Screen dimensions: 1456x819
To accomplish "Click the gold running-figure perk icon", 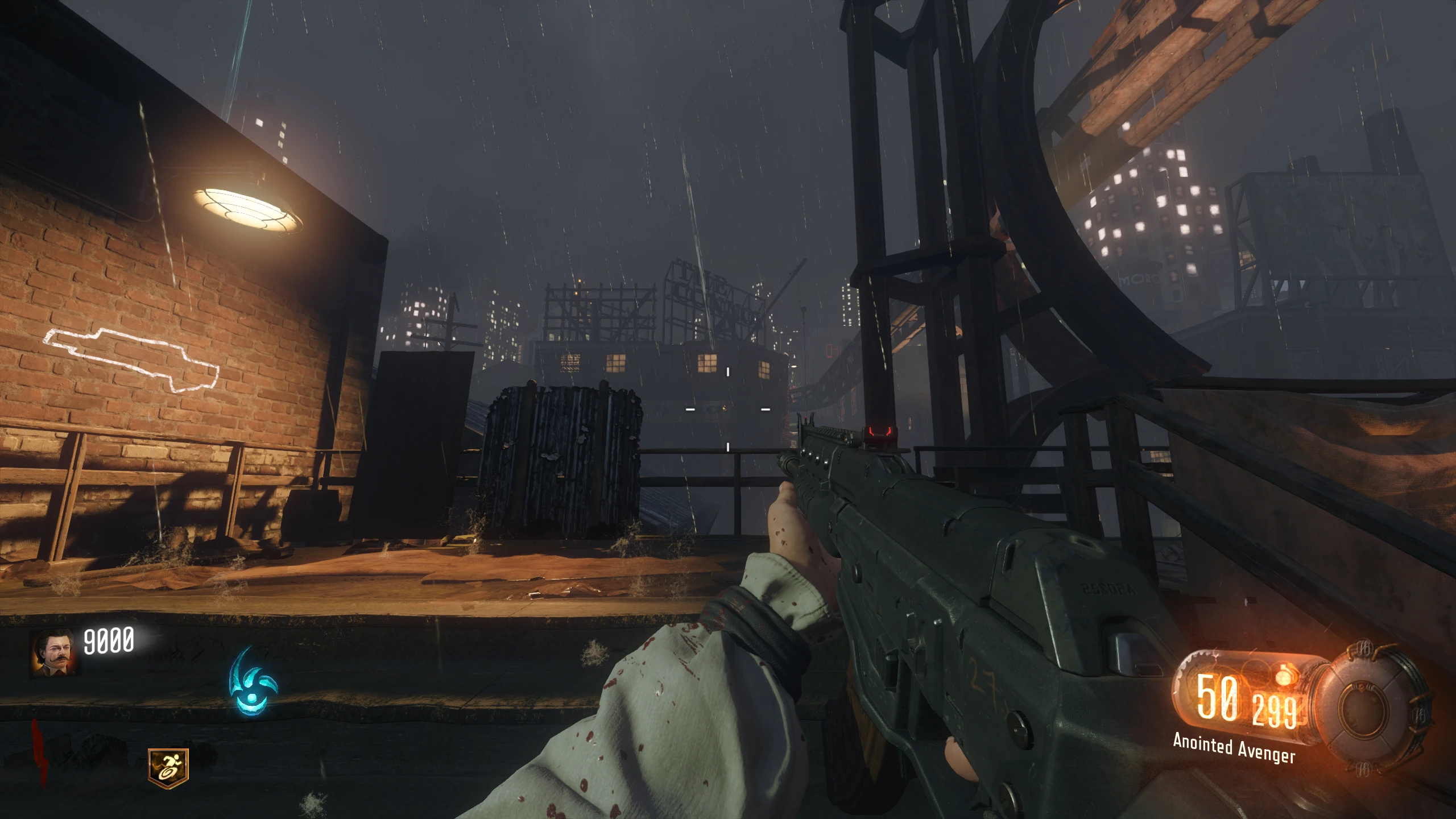I will 168,768.
